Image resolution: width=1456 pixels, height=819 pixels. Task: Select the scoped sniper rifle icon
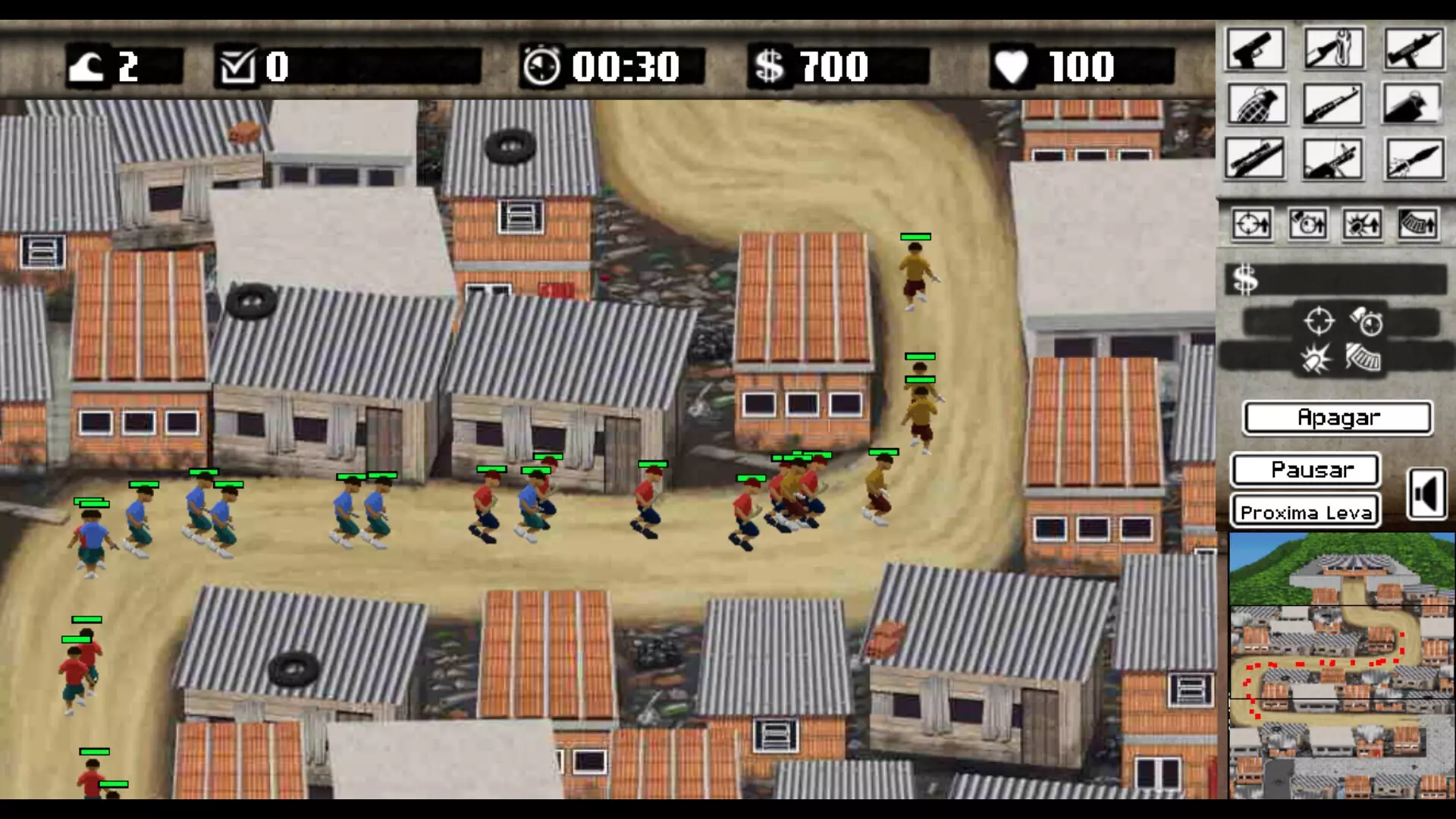[x=1254, y=158]
